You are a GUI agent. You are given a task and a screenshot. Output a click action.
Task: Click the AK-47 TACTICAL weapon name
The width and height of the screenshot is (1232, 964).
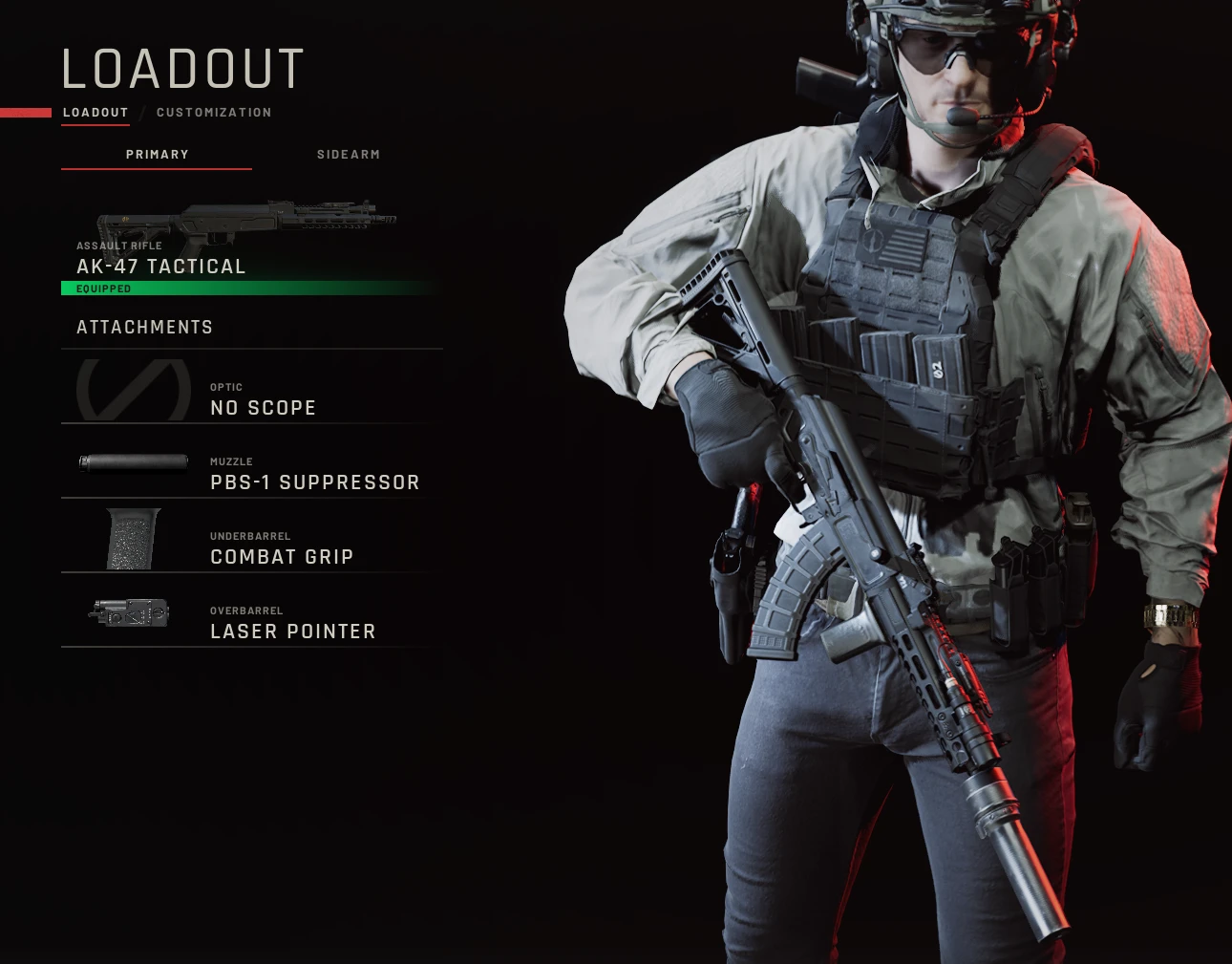coord(160,266)
